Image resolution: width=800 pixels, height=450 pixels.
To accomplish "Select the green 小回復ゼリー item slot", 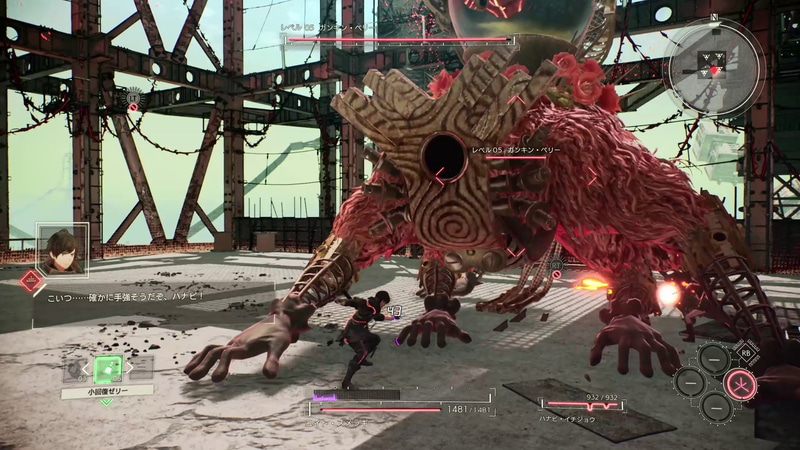I will click(x=108, y=367).
